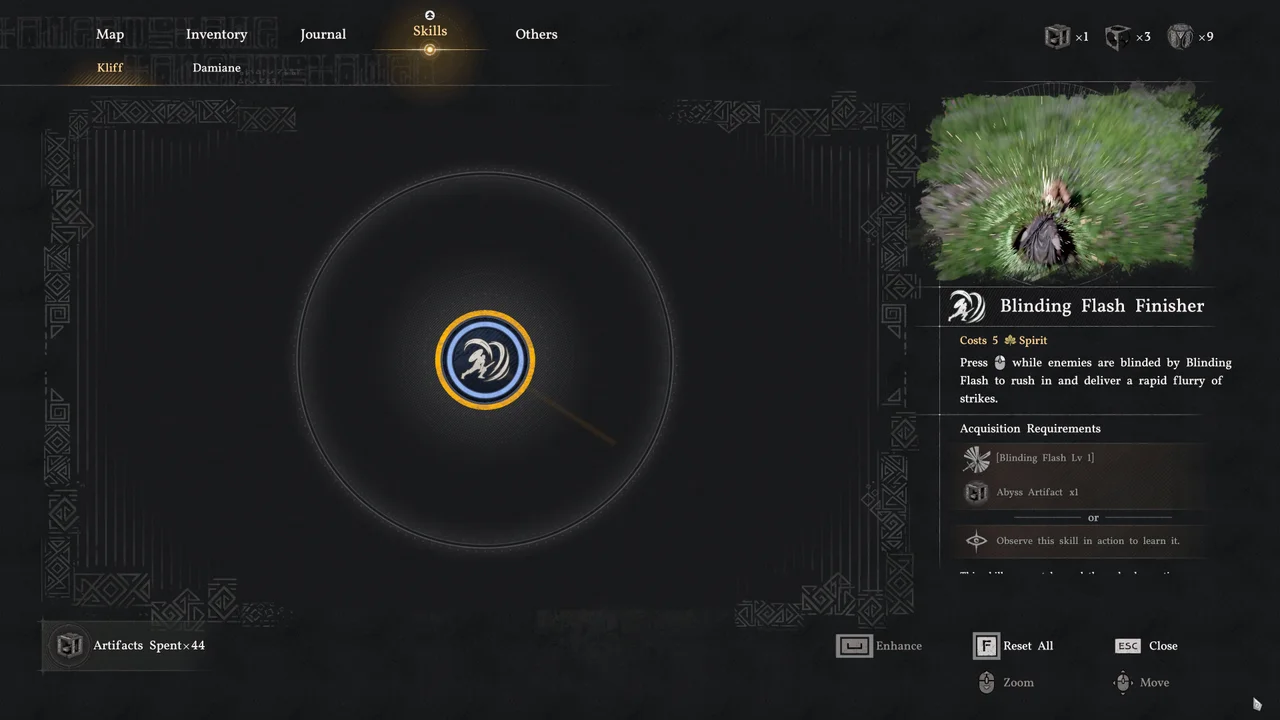Click the clock icon above the Skills tab

coord(429,15)
